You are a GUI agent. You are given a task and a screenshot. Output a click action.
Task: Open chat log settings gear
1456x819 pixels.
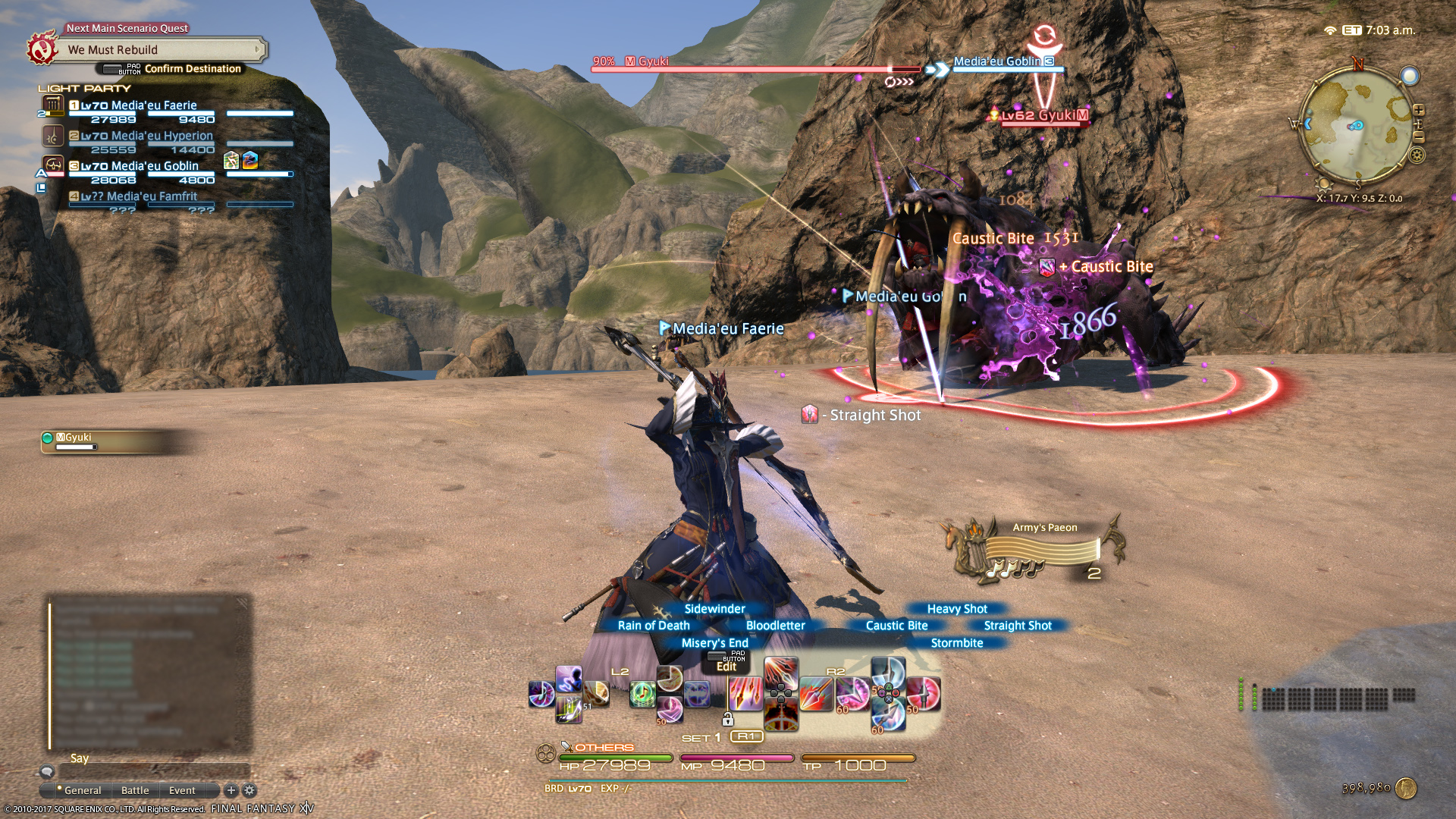pyautogui.click(x=249, y=790)
